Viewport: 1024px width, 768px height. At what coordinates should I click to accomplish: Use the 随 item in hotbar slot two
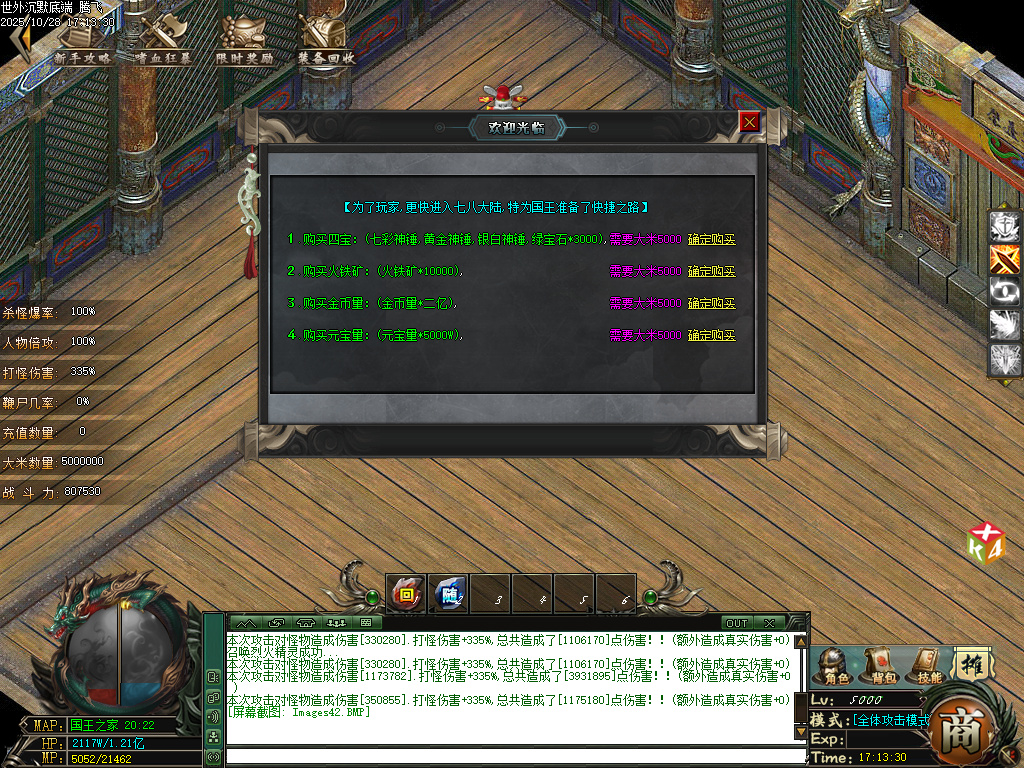click(x=449, y=594)
